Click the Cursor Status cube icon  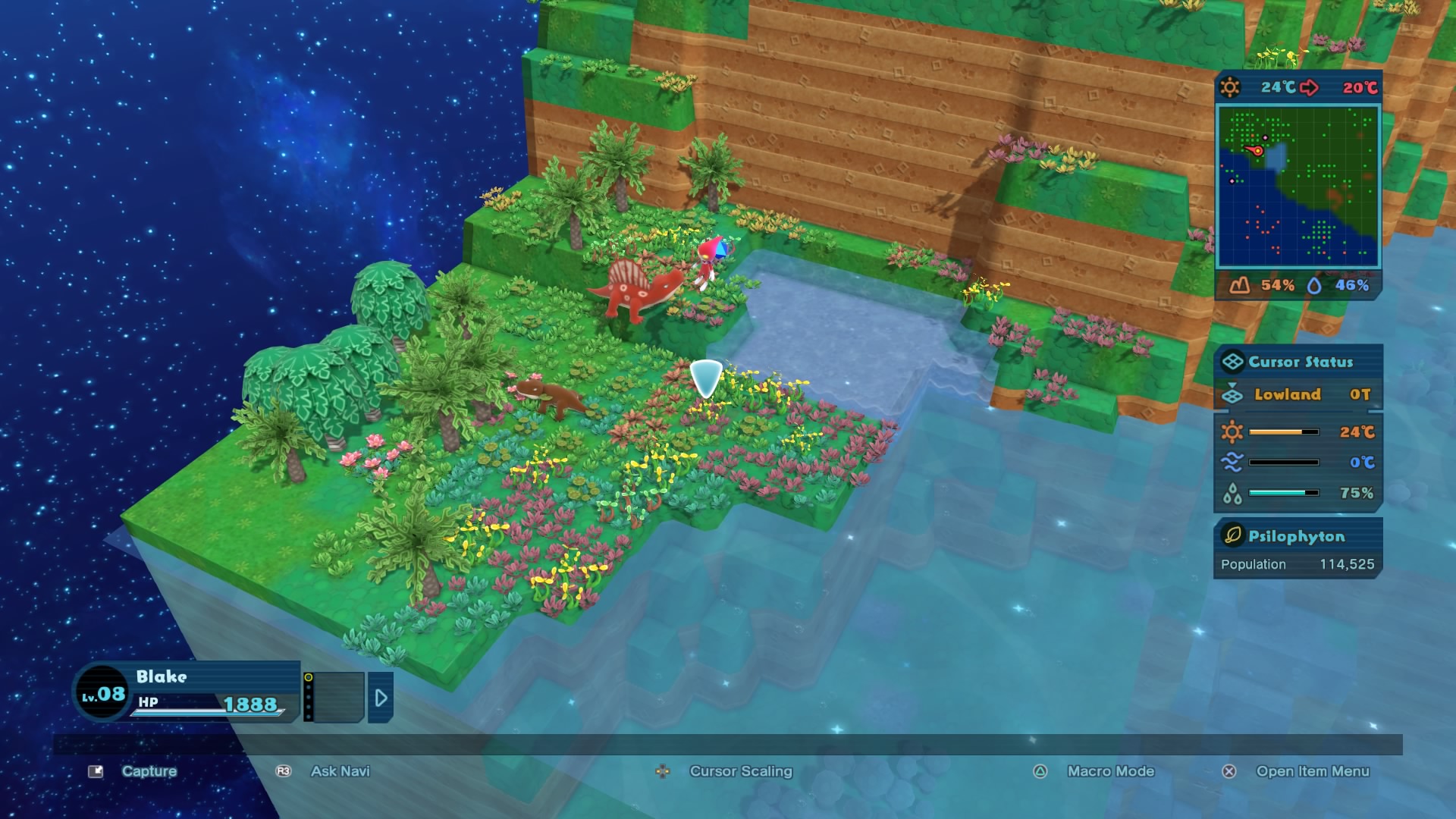(1232, 361)
